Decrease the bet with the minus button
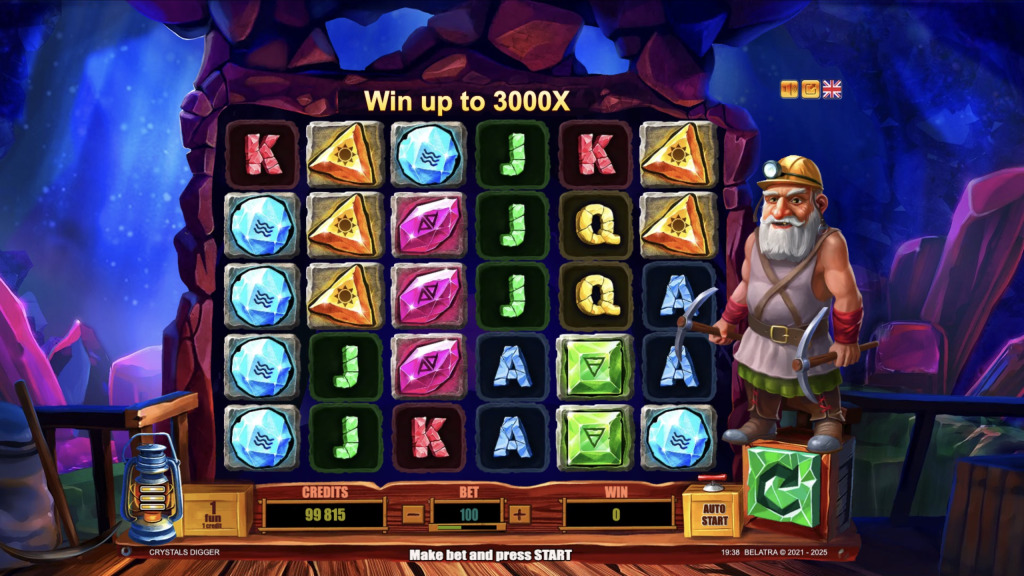 (413, 514)
